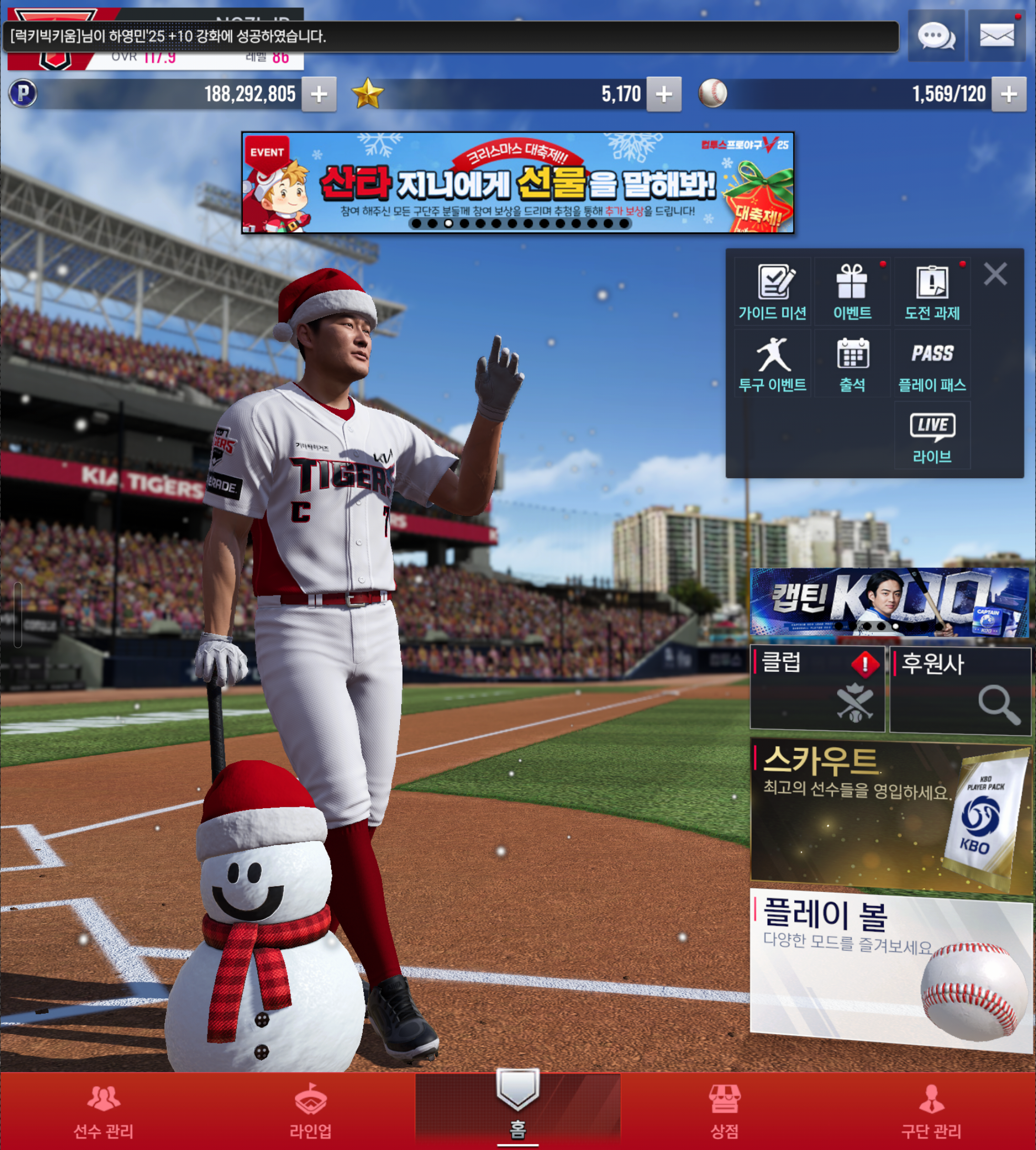Open the 라이브 LIVE menu
The image size is (1036, 1150).
[x=932, y=437]
